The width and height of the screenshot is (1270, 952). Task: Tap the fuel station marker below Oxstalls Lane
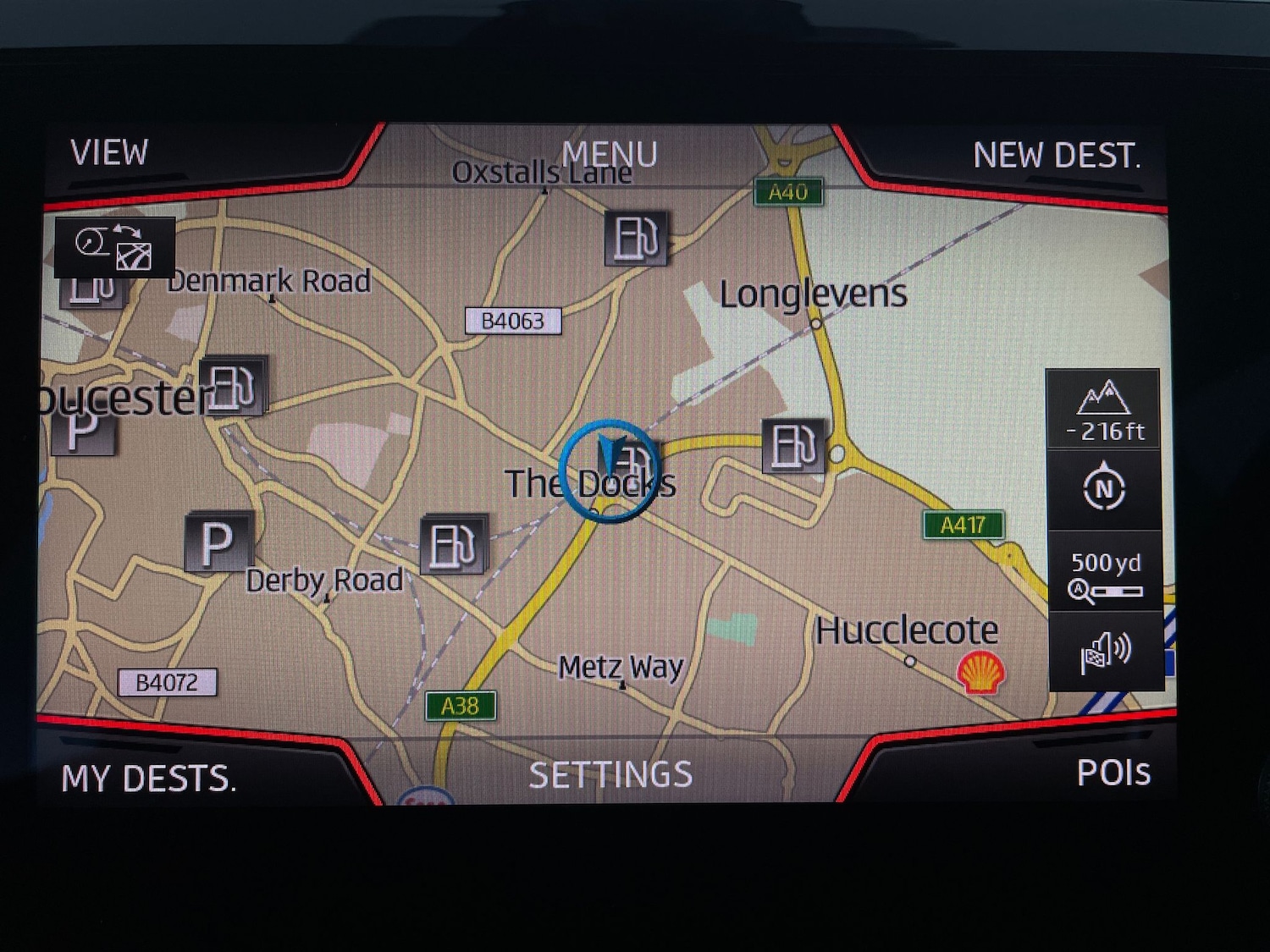(636, 238)
